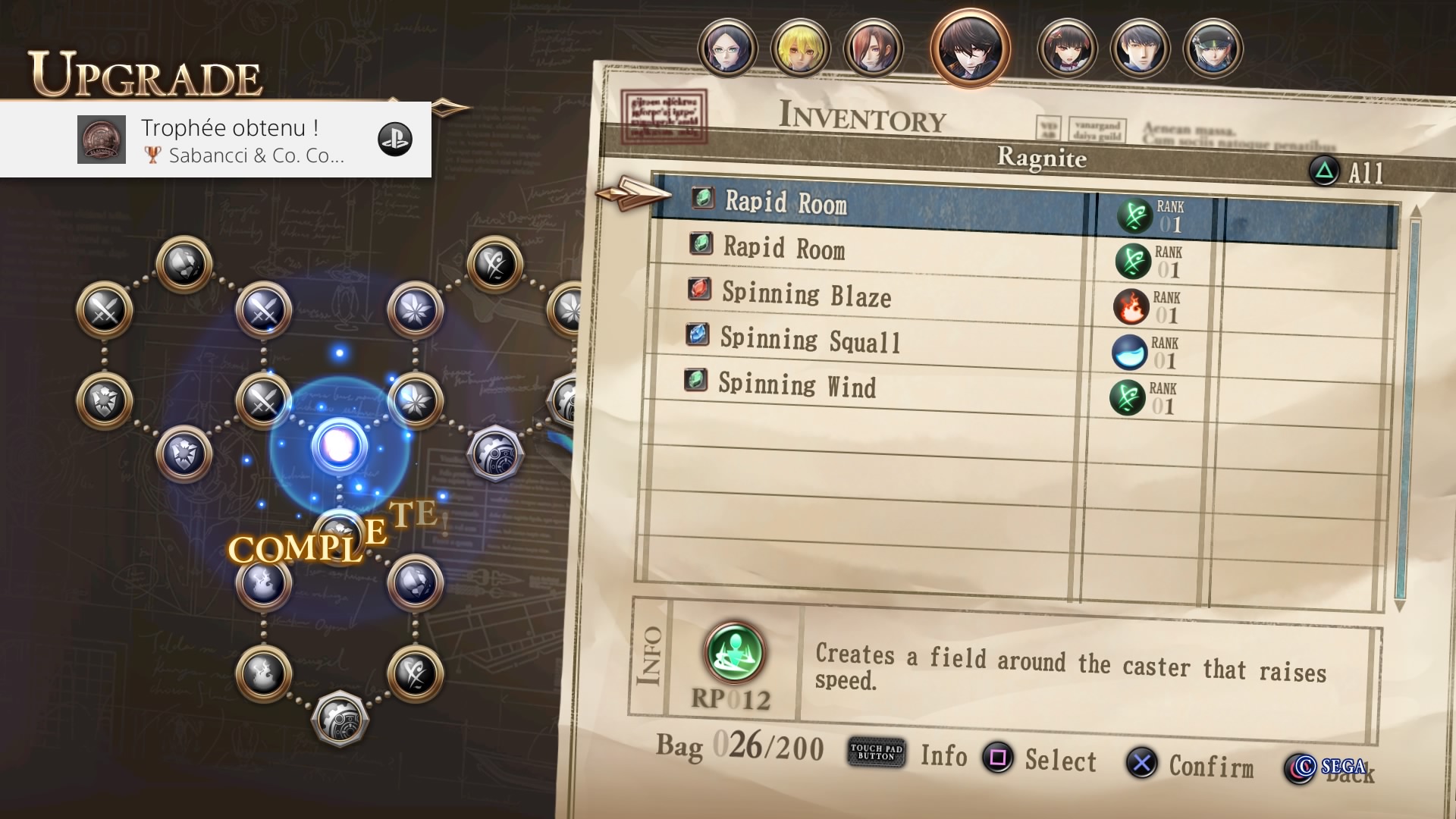
Task: Switch to the girl with red hair flower
Action: (1067, 49)
